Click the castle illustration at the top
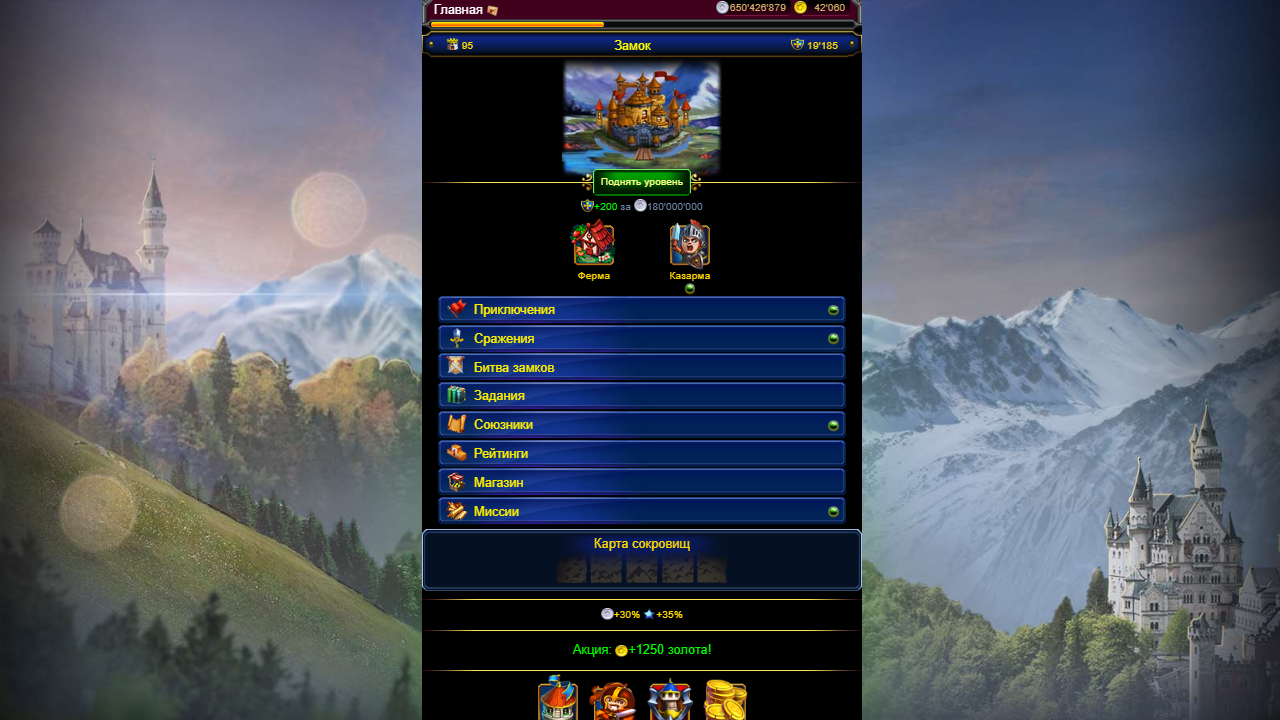 tap(641, 115)
